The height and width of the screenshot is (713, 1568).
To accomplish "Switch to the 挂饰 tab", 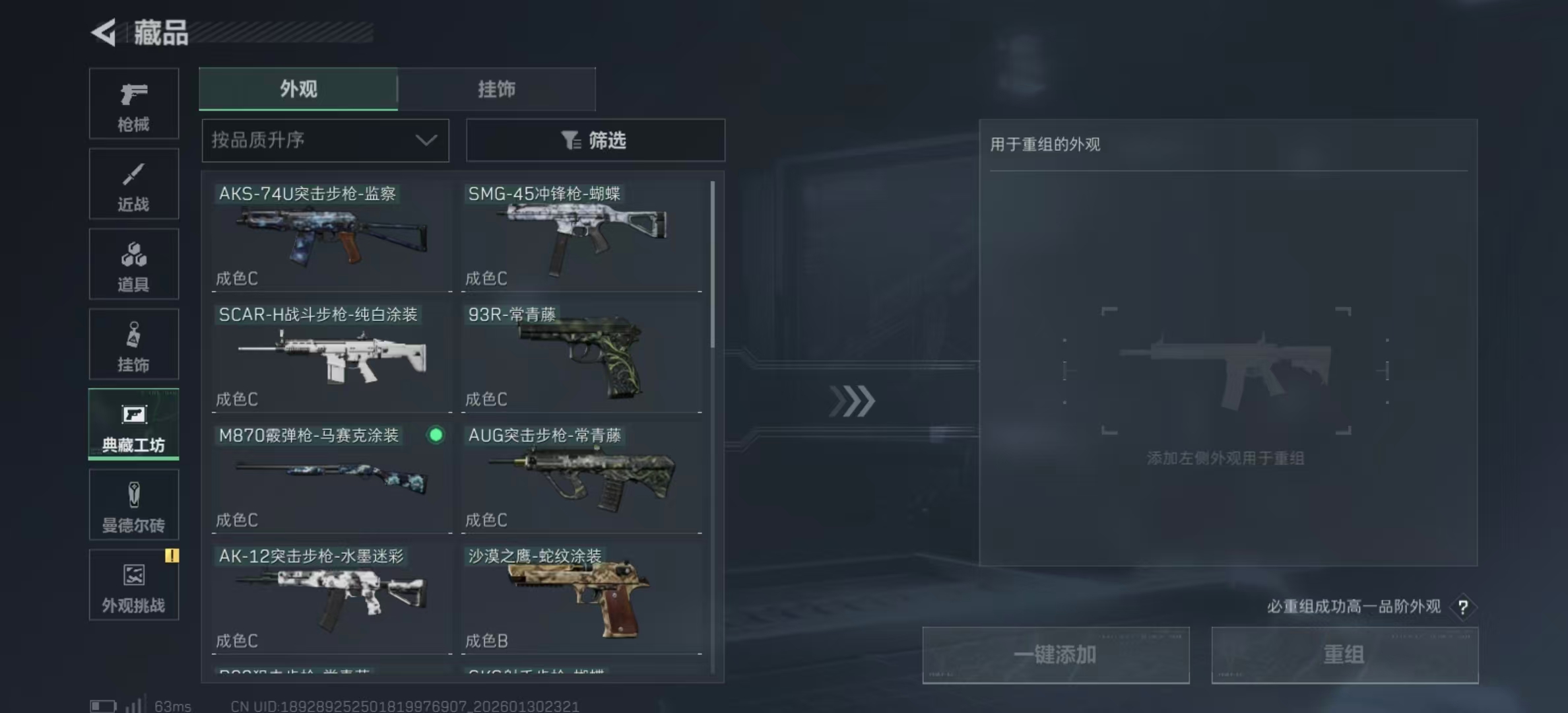I will pyautogui.click(x=497, y=88).
